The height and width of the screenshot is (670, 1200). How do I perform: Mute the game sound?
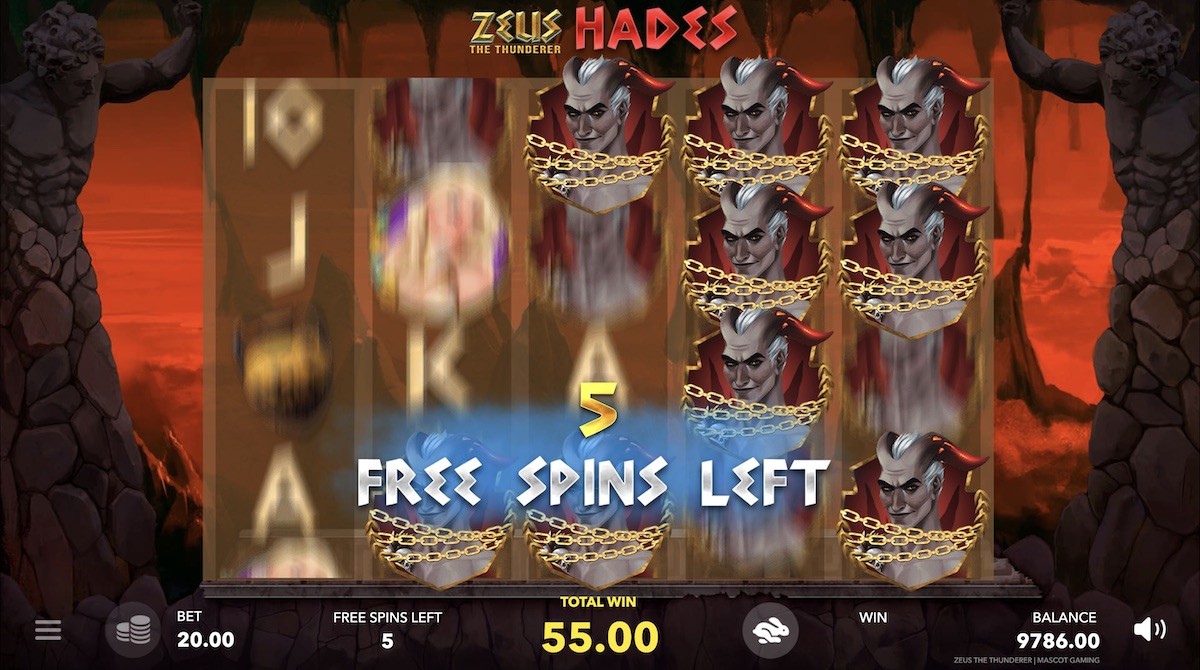click(x=1149, y=629)
